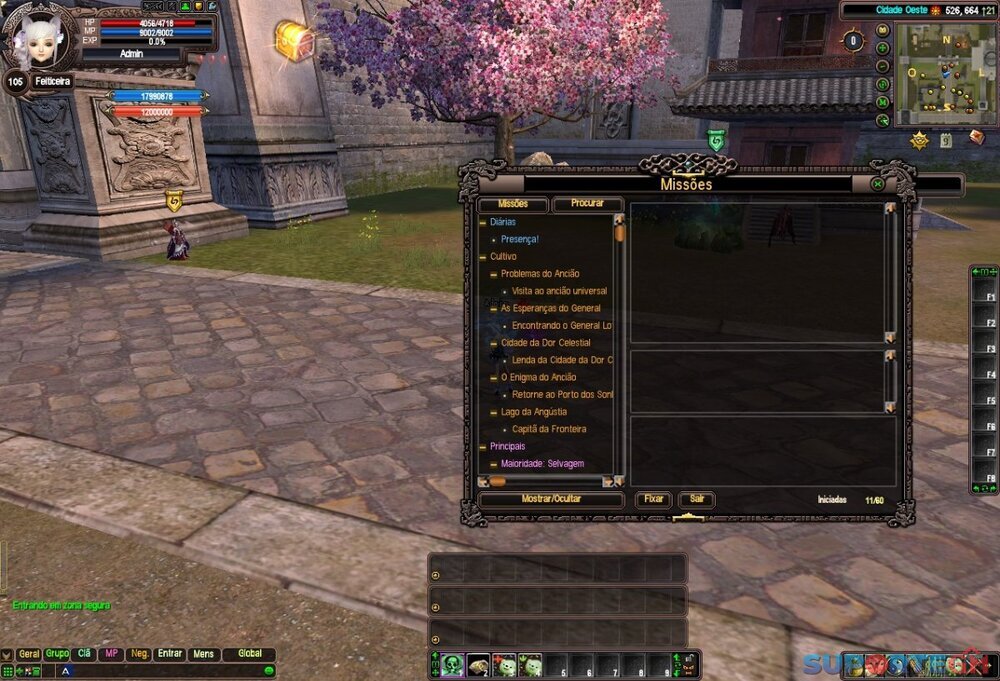Select quest Visita ao ancião universal

[x=559, y=291]
